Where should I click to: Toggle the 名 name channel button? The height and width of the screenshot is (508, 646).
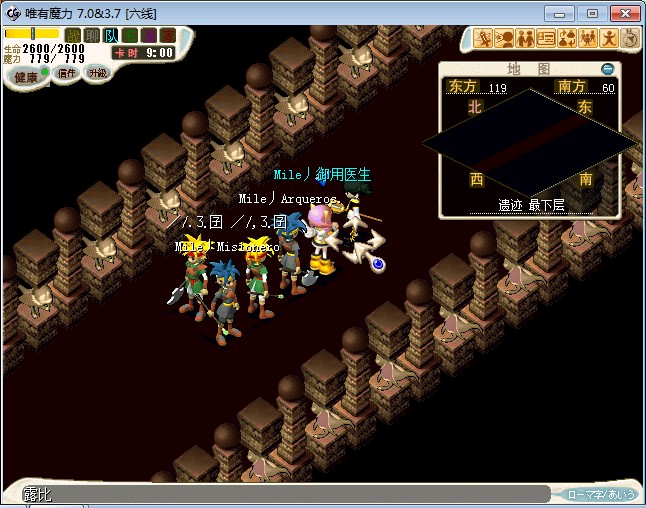pos(130,35)
